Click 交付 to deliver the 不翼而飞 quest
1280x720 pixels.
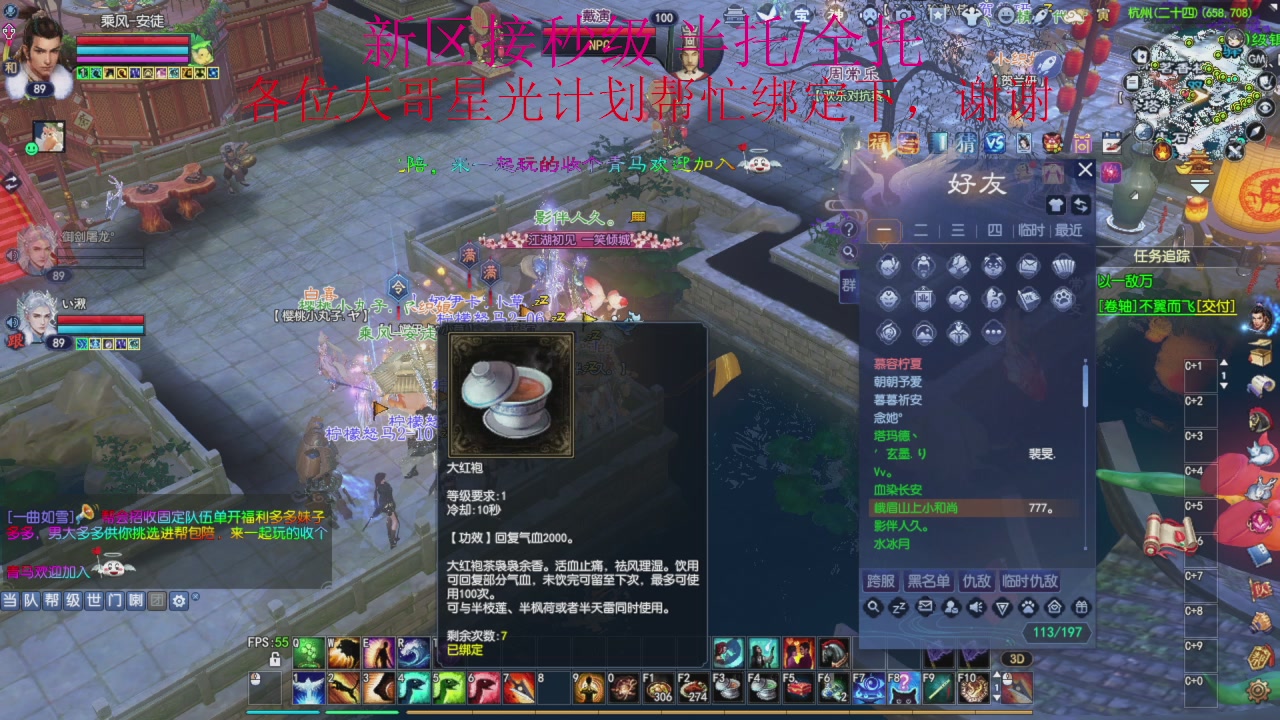tap(1216, 306)
